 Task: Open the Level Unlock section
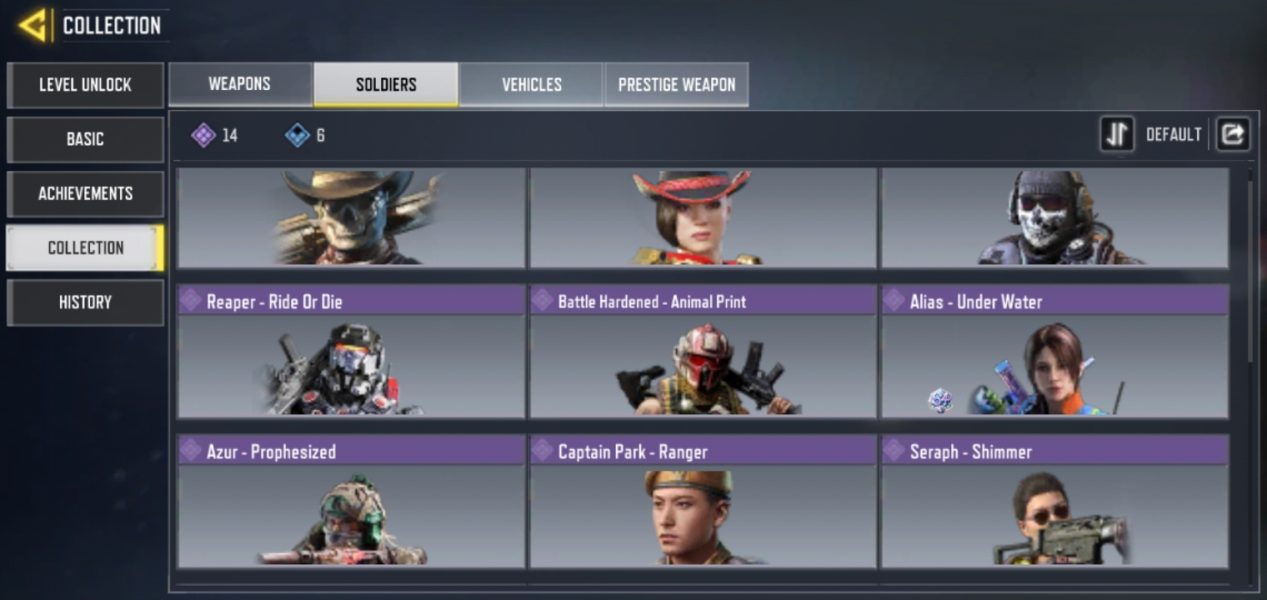(85, 85)
